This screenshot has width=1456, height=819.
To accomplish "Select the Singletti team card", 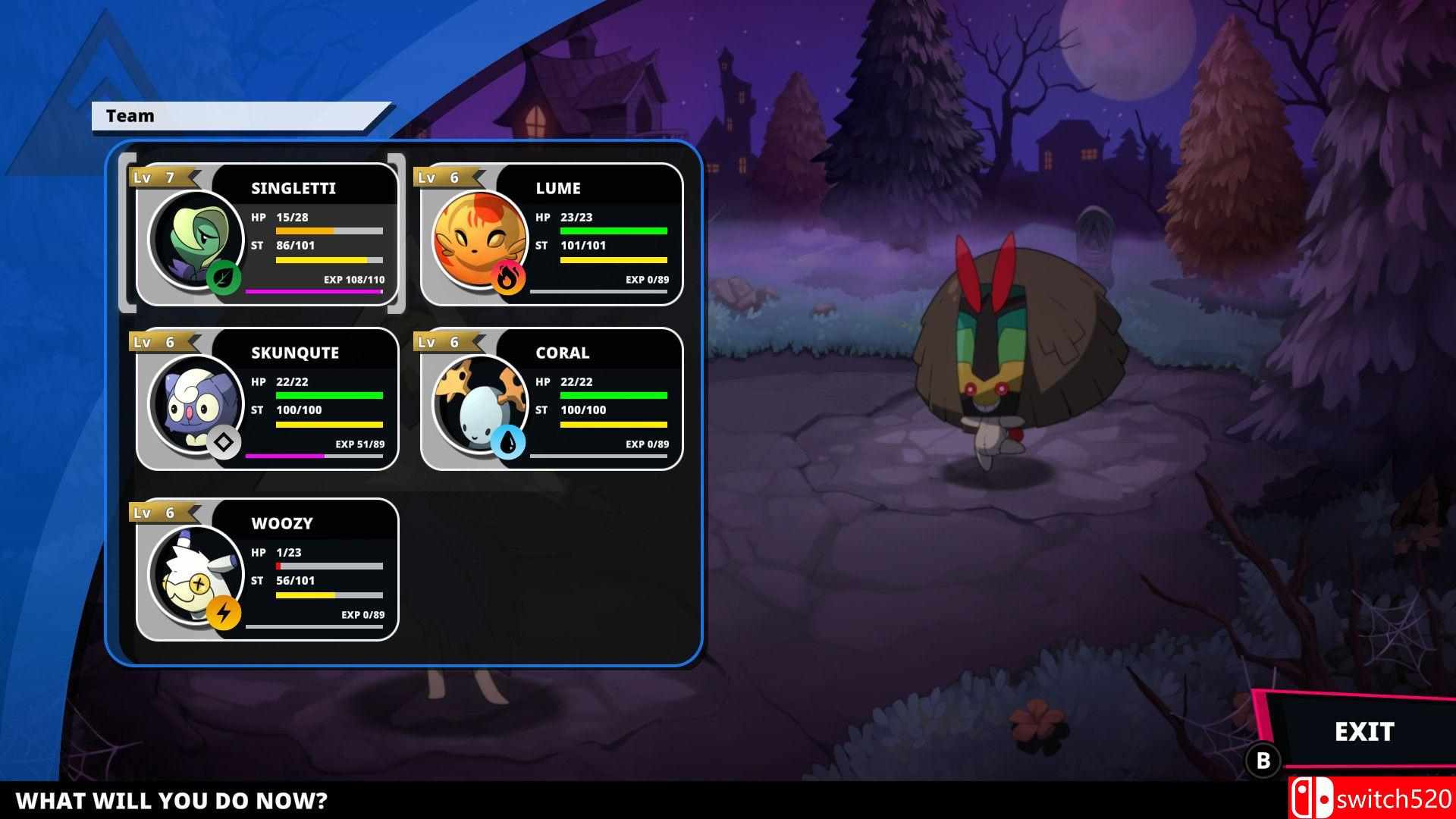I will pyautogui.click(x=265, y=235).
